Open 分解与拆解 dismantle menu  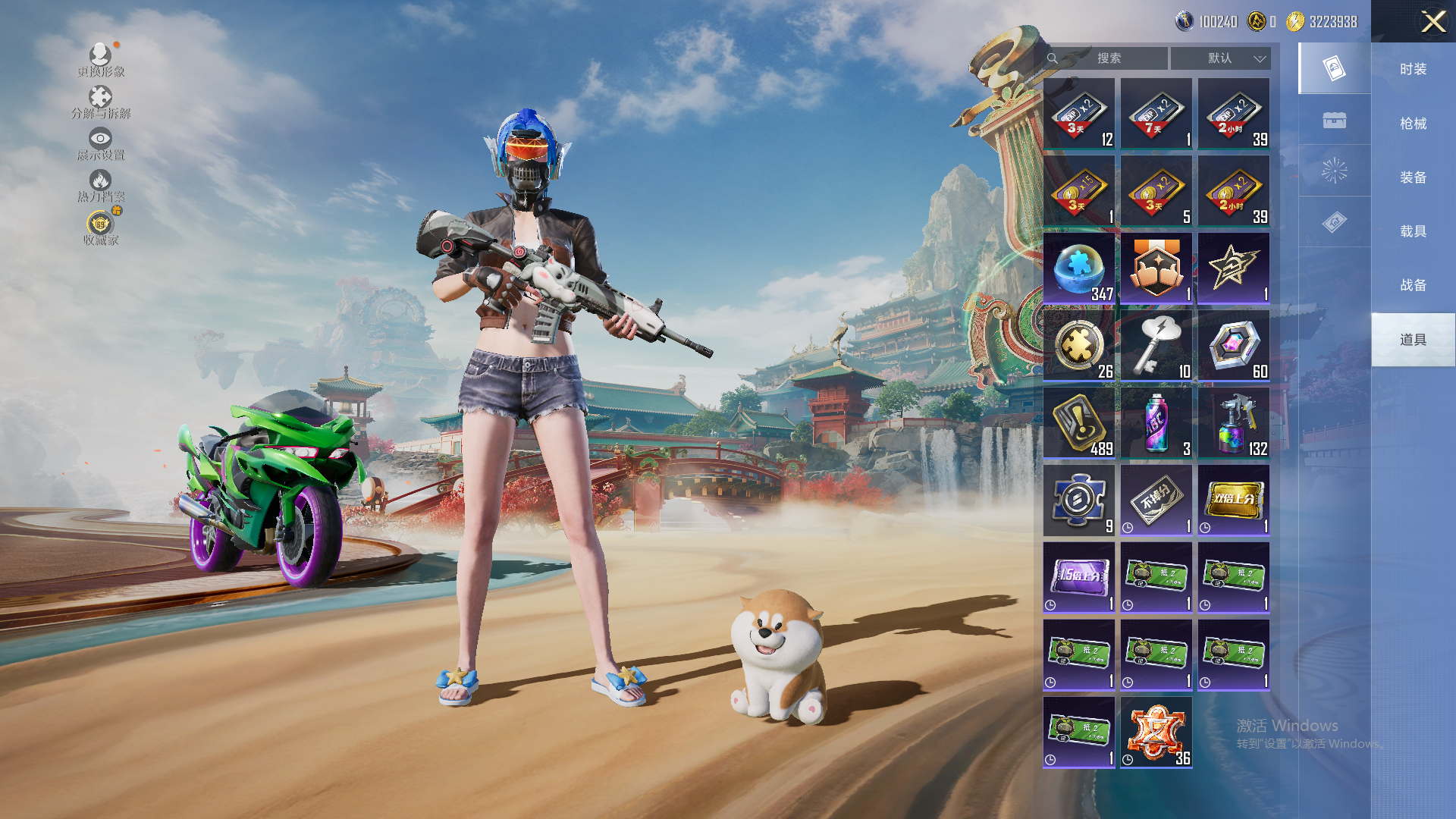point(101,102)
